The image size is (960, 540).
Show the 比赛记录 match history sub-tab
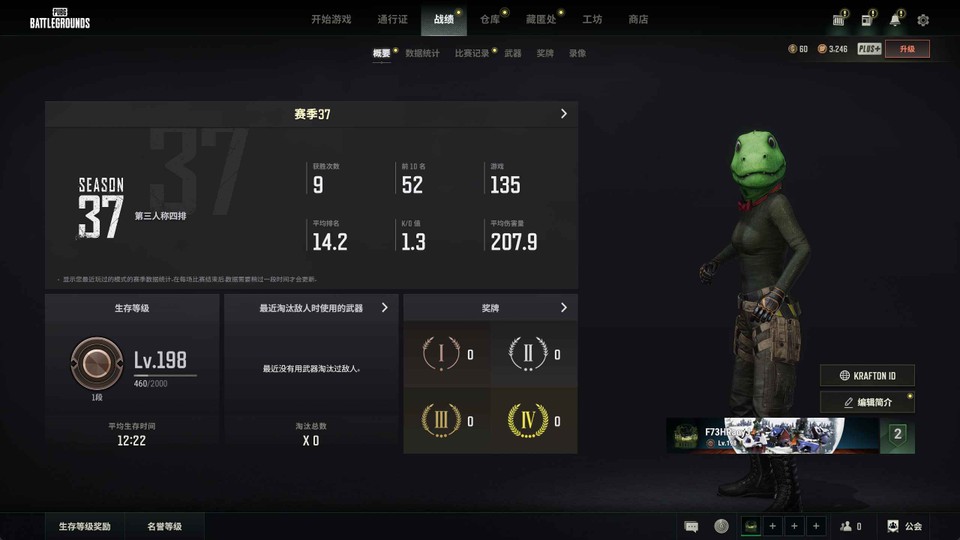472,53
